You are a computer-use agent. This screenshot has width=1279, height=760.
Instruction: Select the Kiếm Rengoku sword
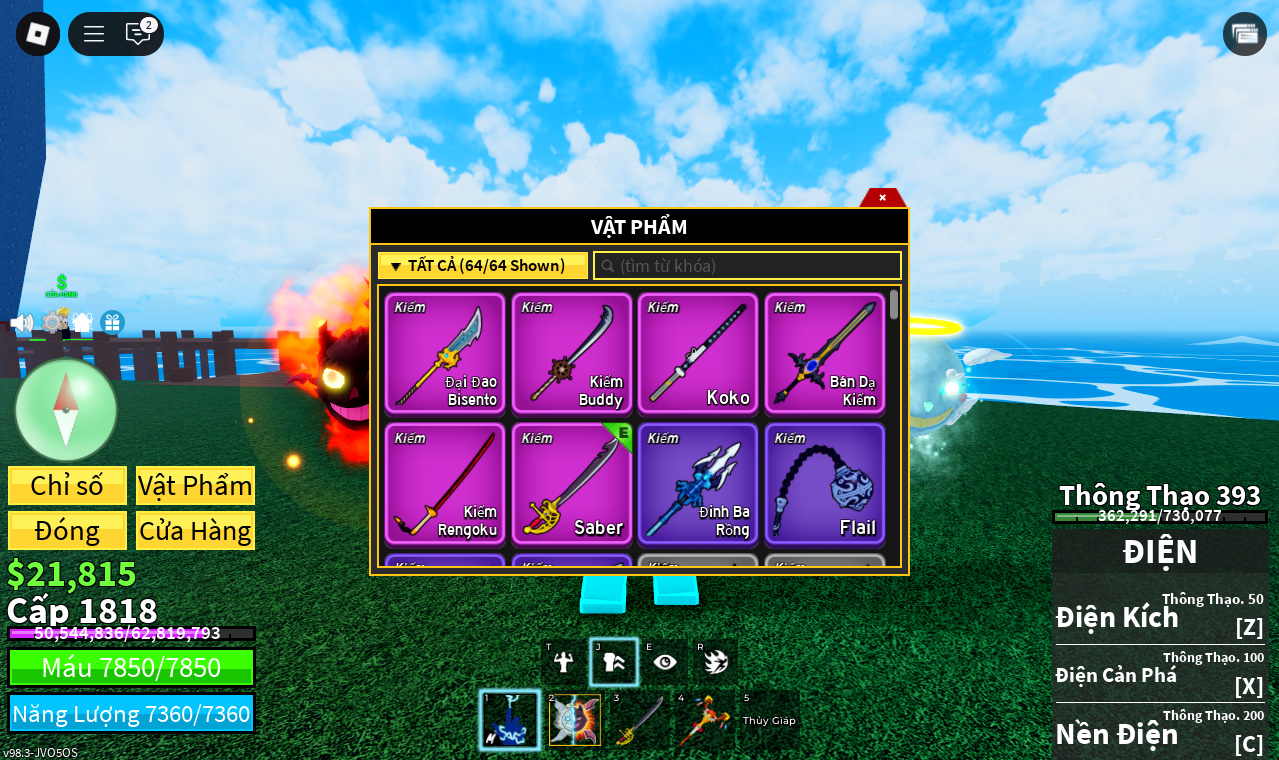point(445,484)
